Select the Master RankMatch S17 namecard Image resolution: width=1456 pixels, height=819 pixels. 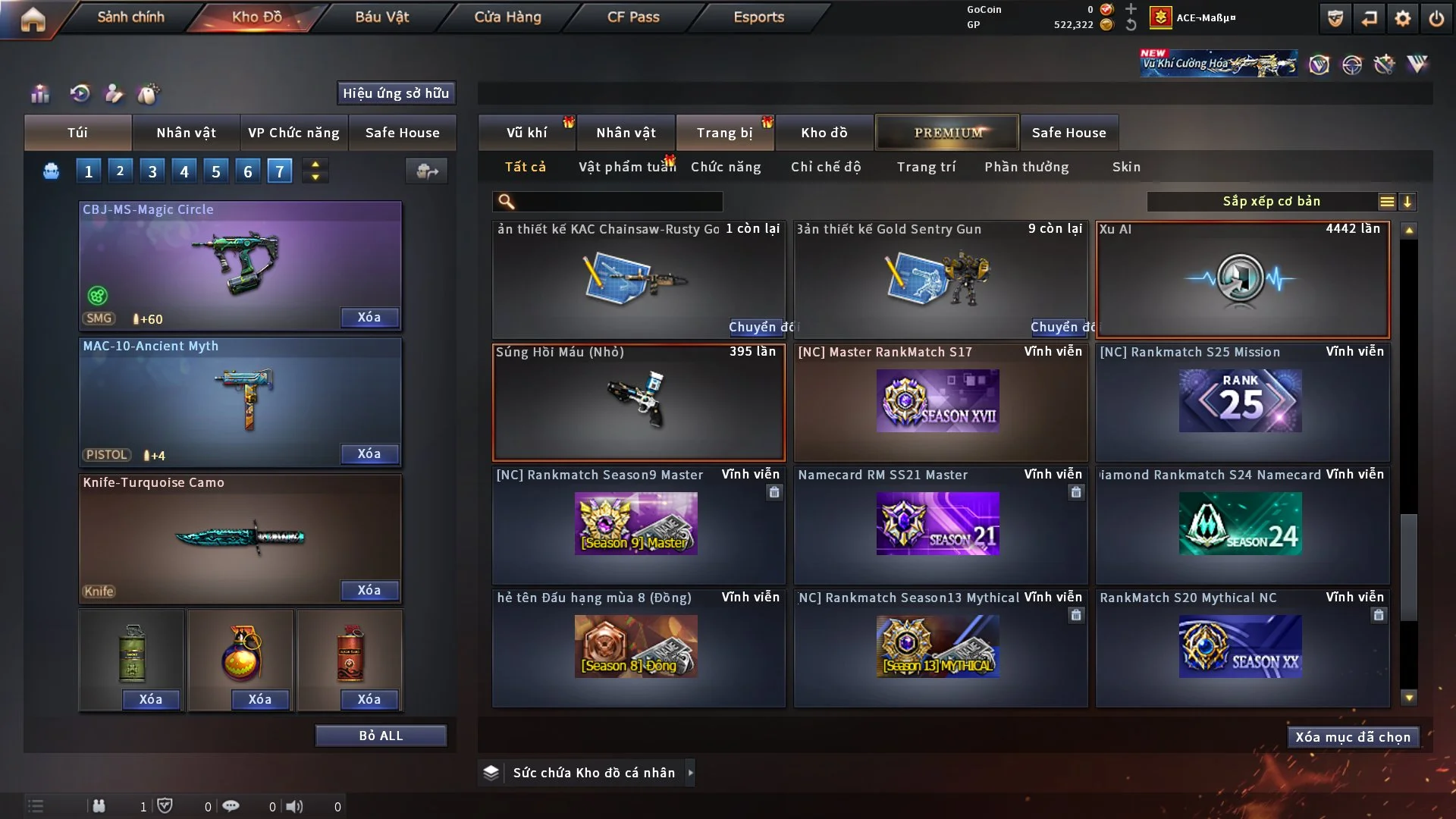click(x=940, y=403)
